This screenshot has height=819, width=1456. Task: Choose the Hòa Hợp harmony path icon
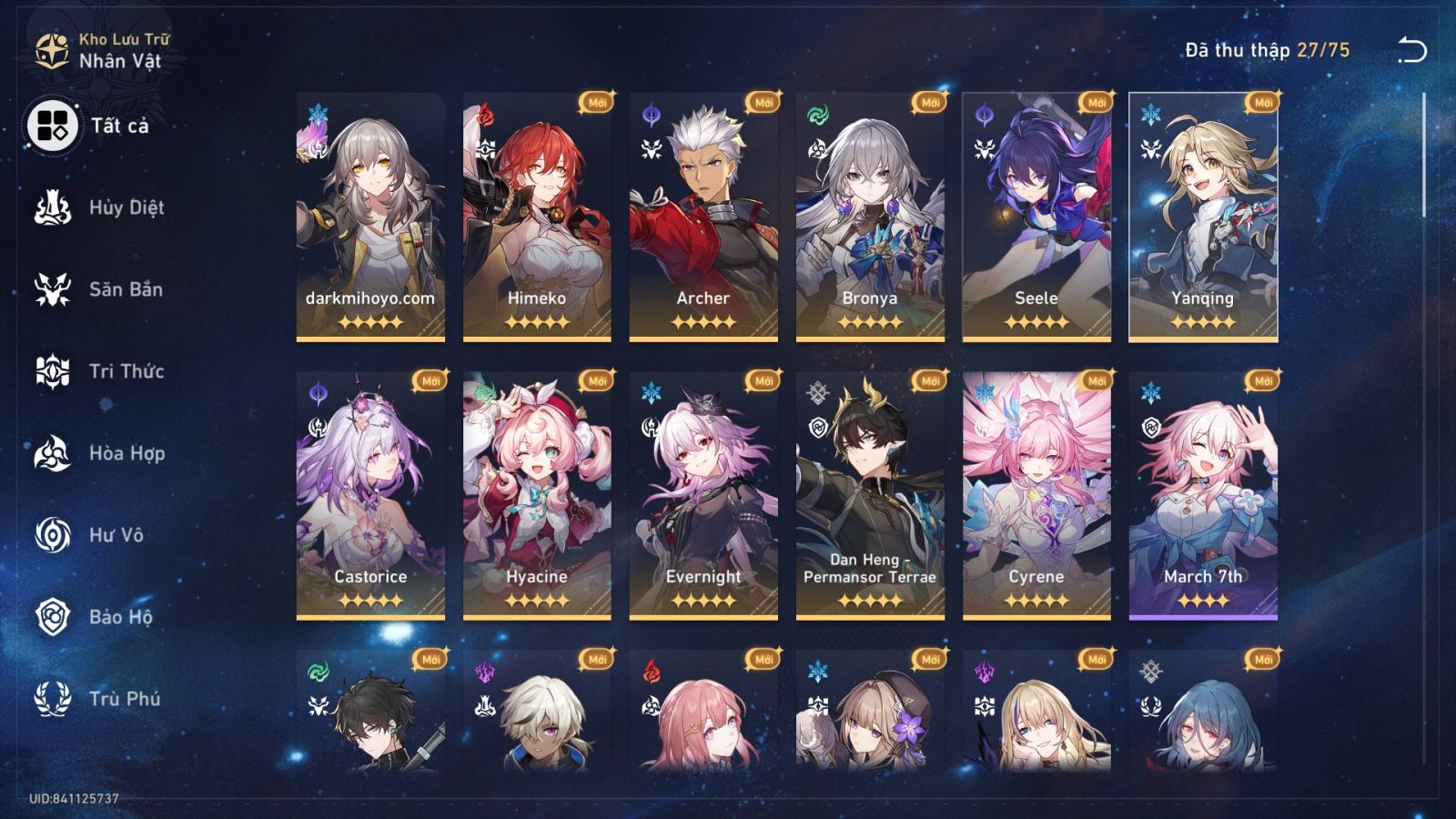pos(55,453)
